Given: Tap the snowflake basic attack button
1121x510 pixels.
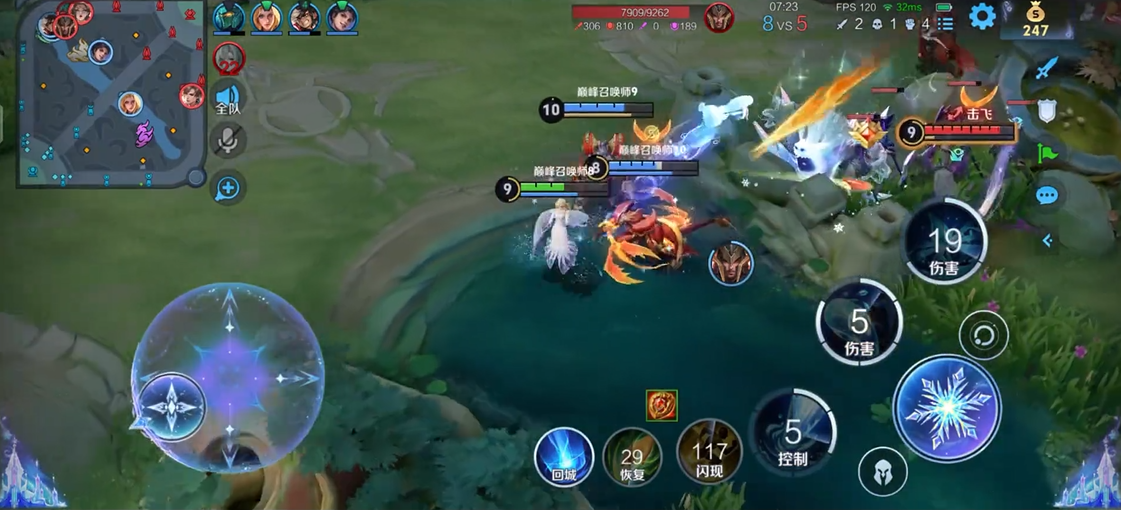Looking at the screenshot, I should (x=946, y=408).
